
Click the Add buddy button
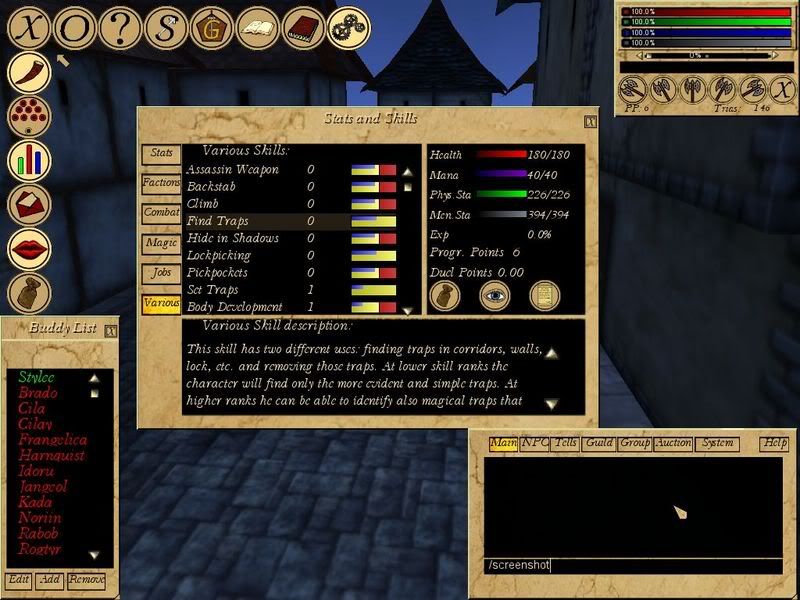[x=49, y=580]
